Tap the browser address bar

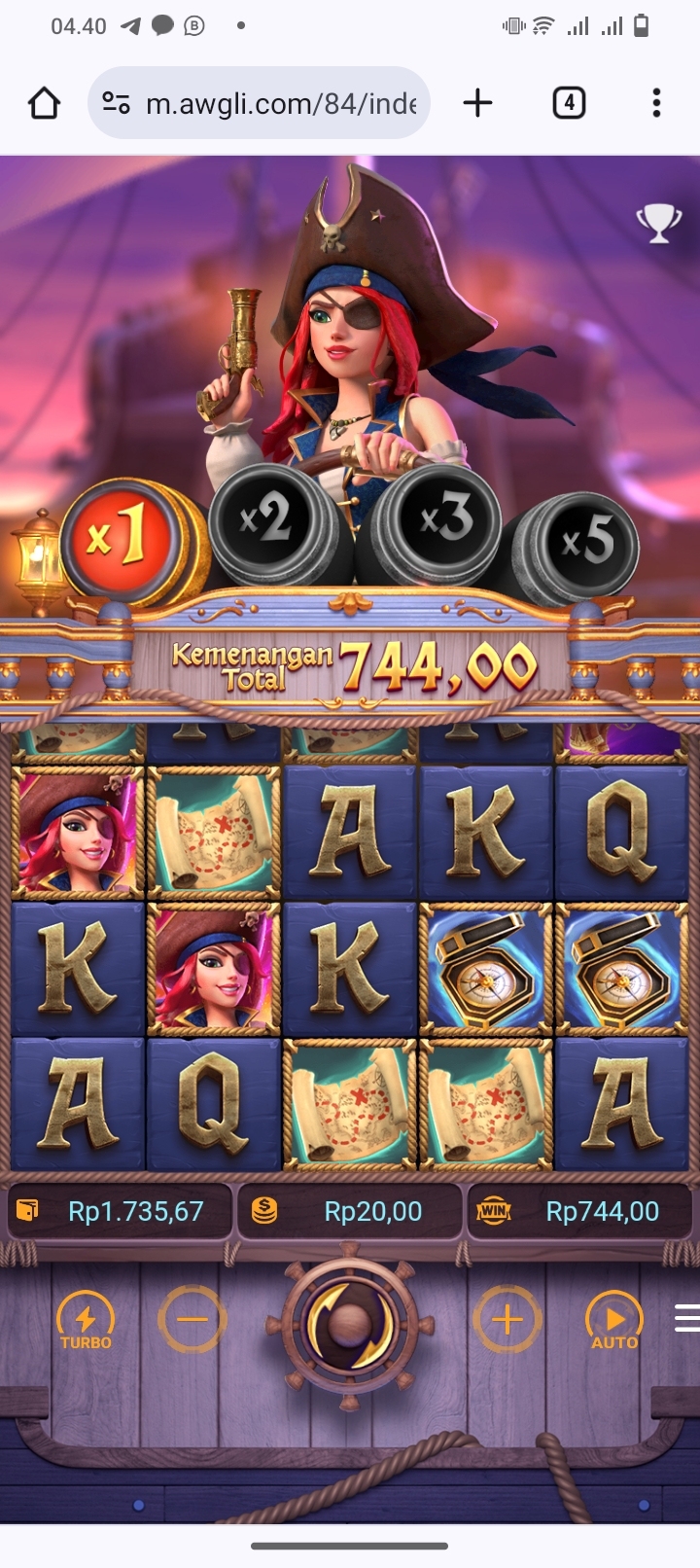[260, 103]
